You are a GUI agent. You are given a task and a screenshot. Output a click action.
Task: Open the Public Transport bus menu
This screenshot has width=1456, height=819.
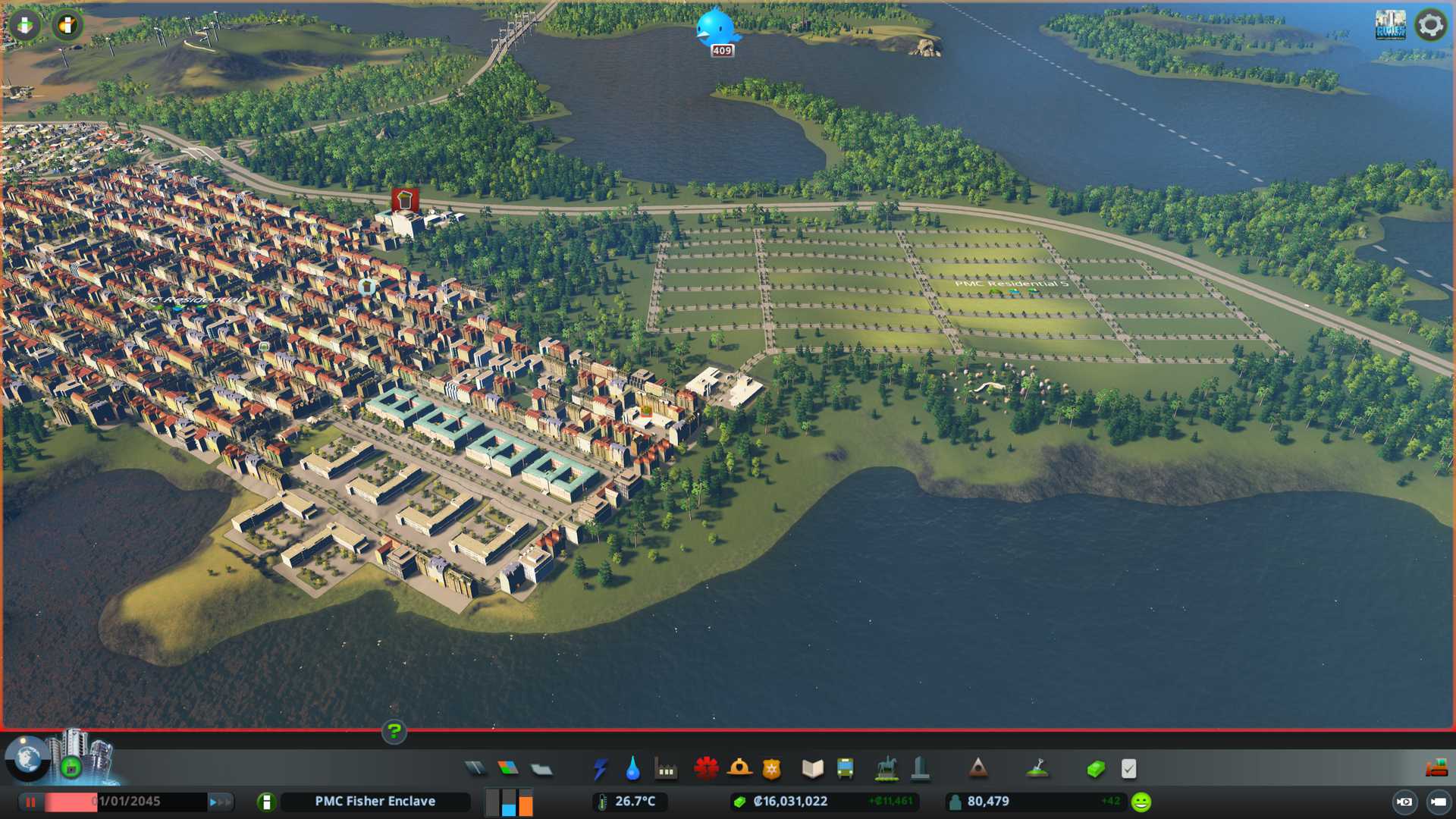click(845, 769)
